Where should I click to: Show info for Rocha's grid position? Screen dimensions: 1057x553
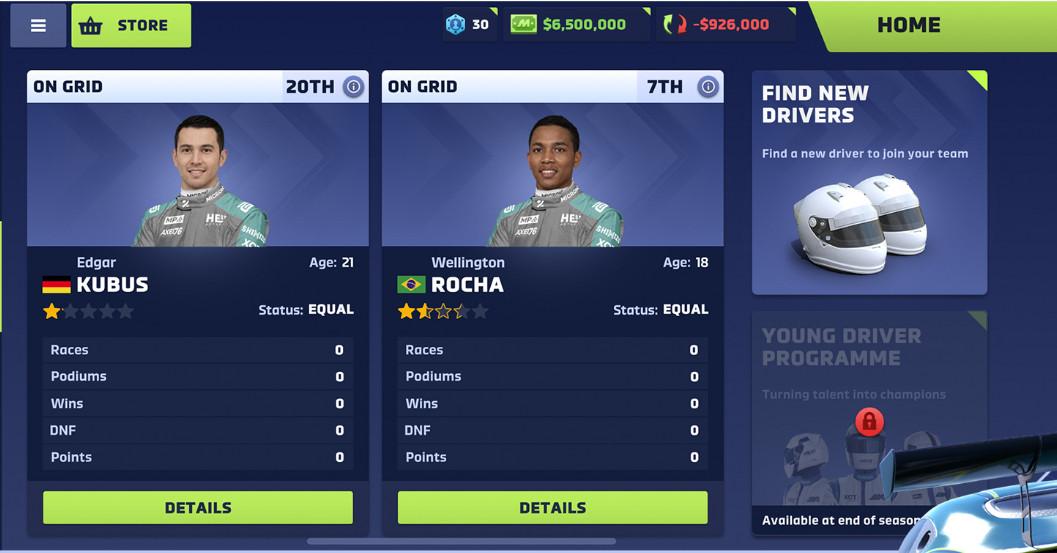tap(708, 87)
